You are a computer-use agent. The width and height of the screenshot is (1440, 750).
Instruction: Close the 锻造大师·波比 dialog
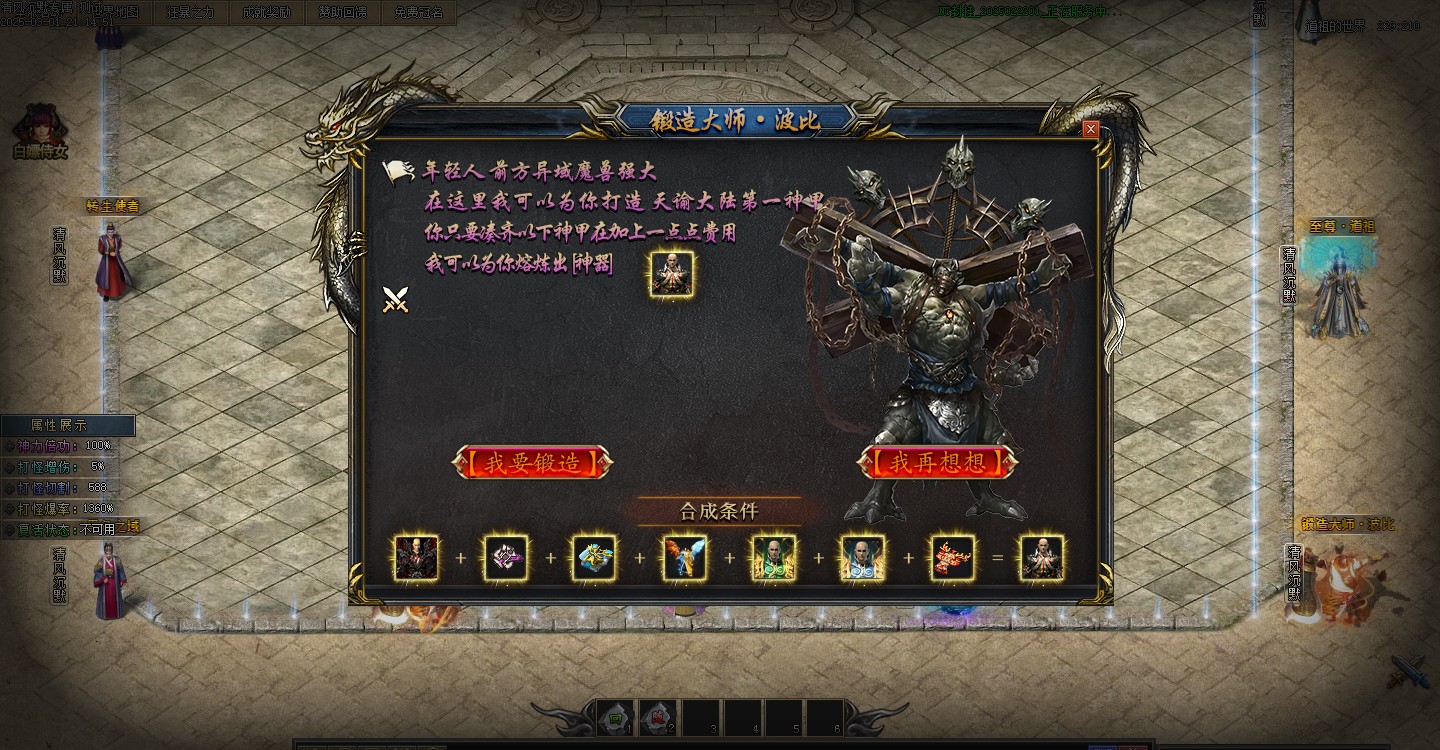pyautogui.click(x=1090, y=129)
